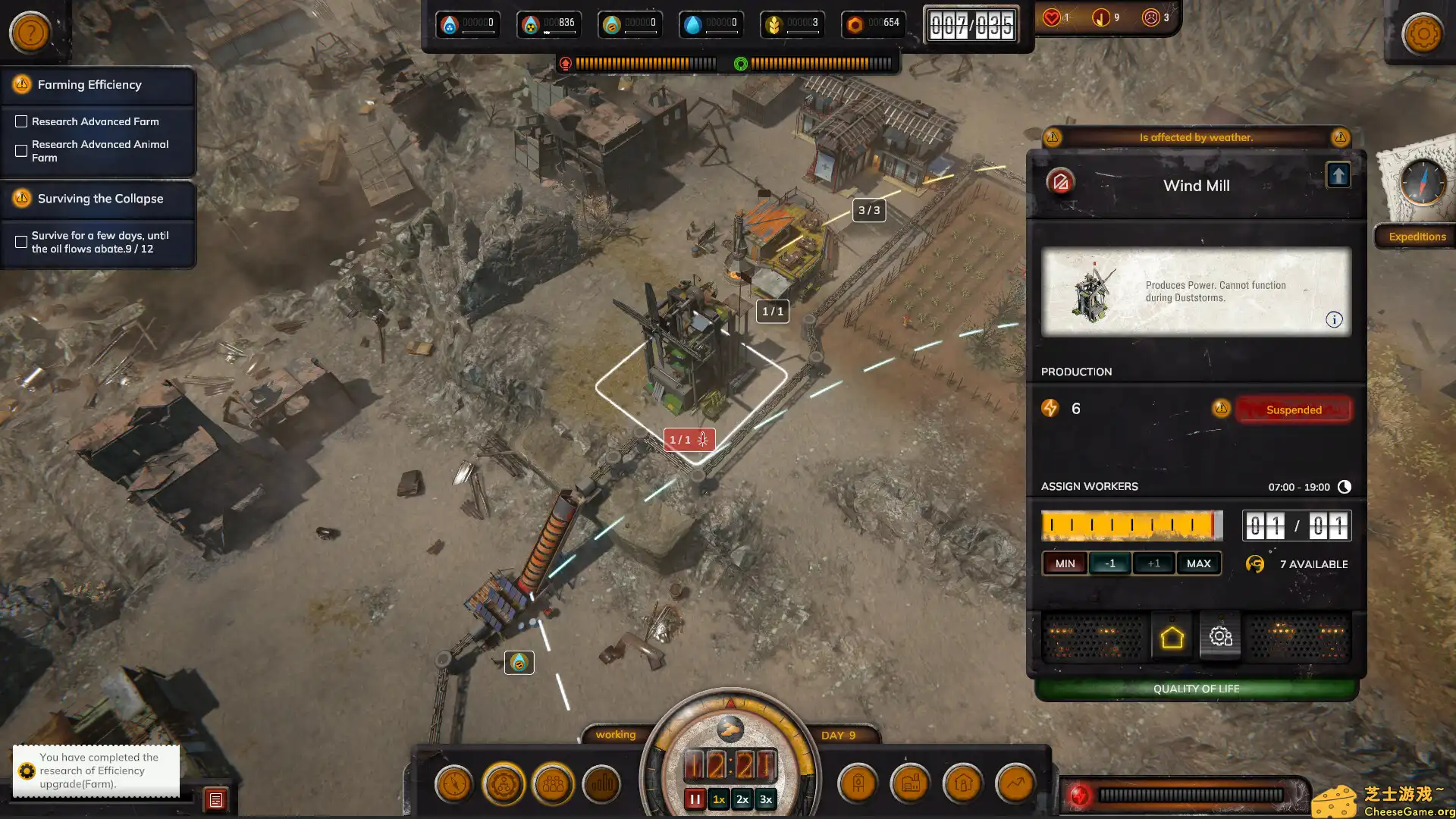Screen dimensions: 1456x819
Task: Switch game speed to 1x
Action: click(x=719, y=799)
